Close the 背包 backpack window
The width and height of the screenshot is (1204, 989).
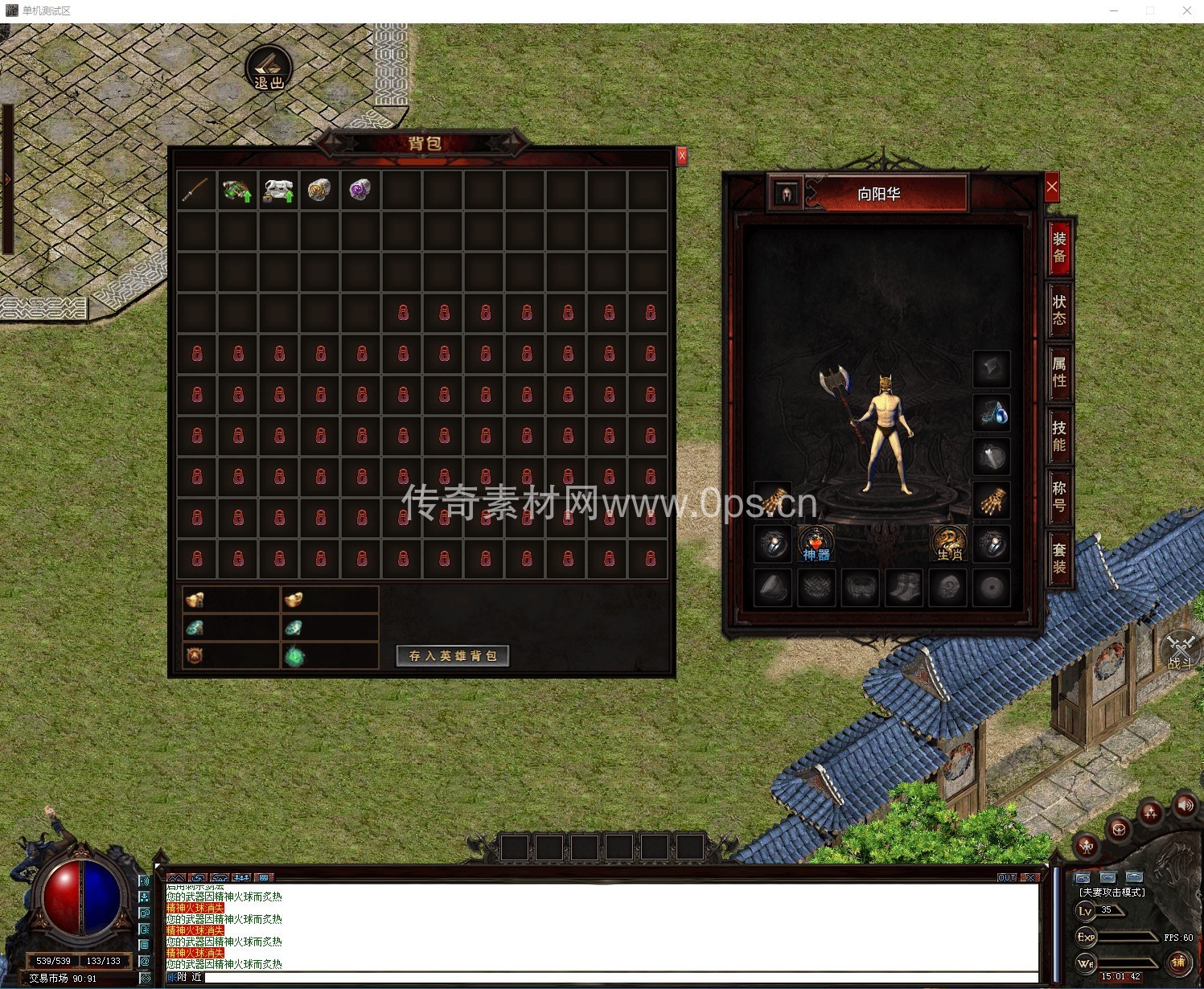click(x=681, y=155)
